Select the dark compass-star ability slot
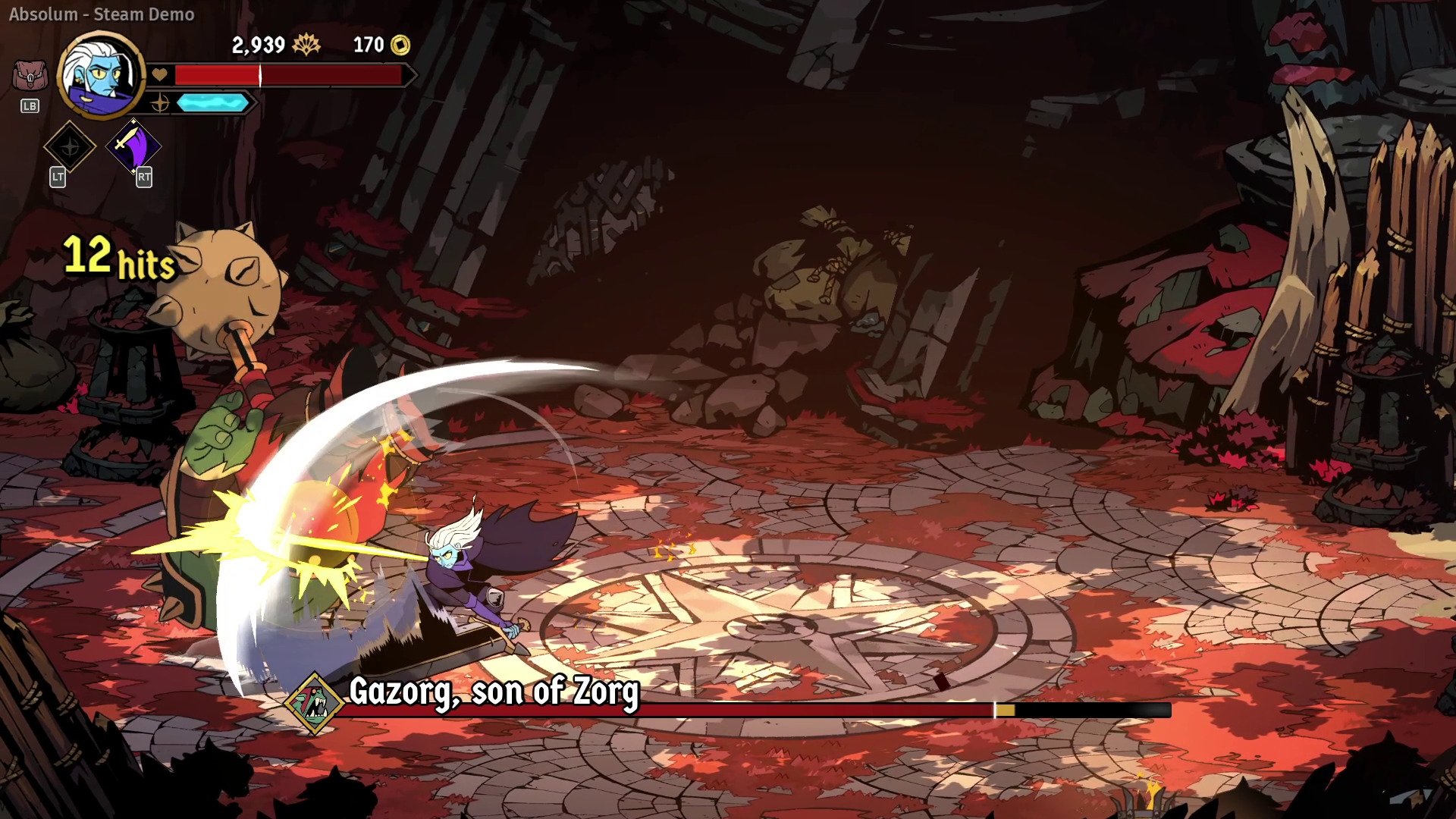 coord(70,146)
